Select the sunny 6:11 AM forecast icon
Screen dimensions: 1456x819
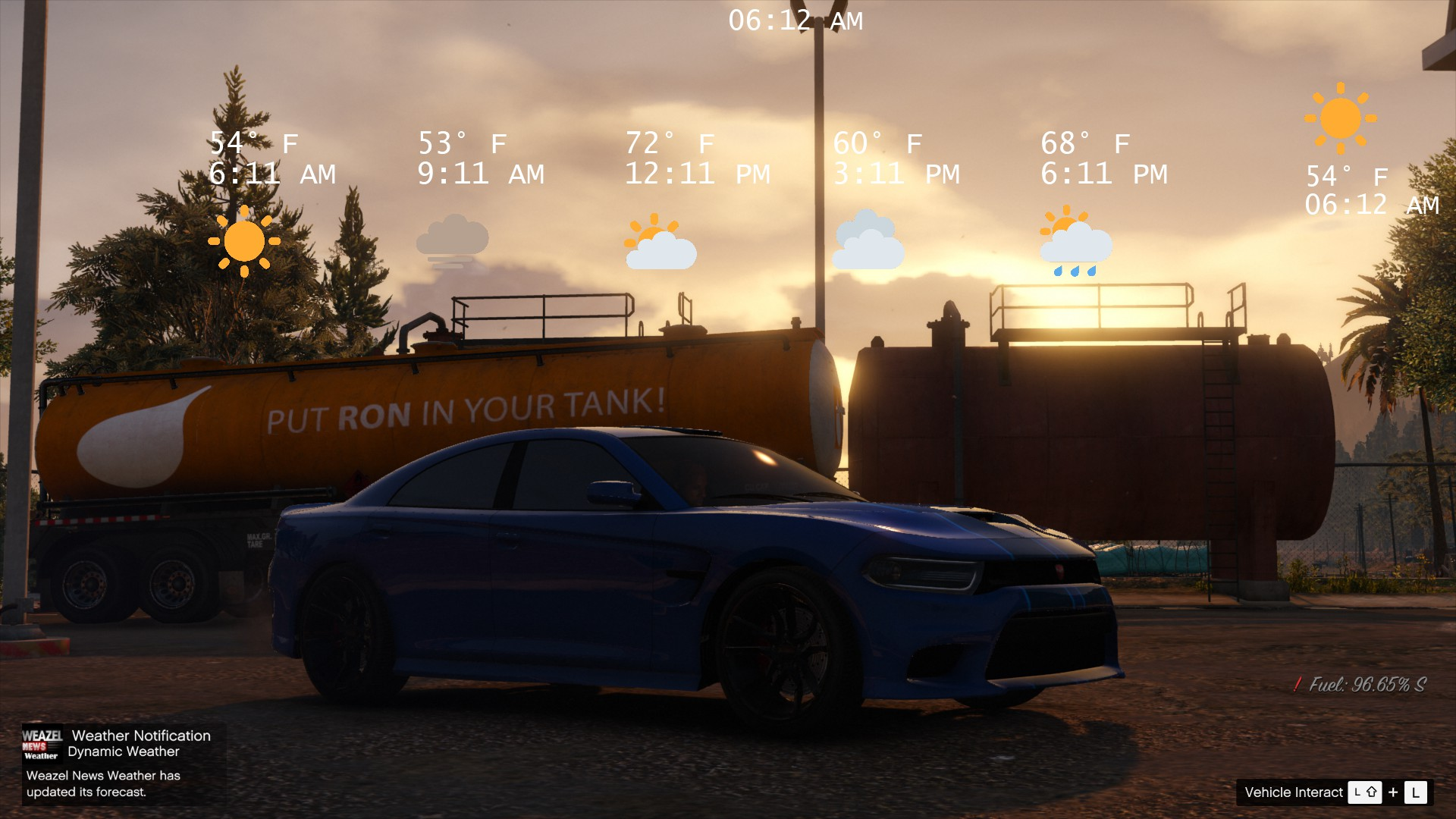click(244, 241)
